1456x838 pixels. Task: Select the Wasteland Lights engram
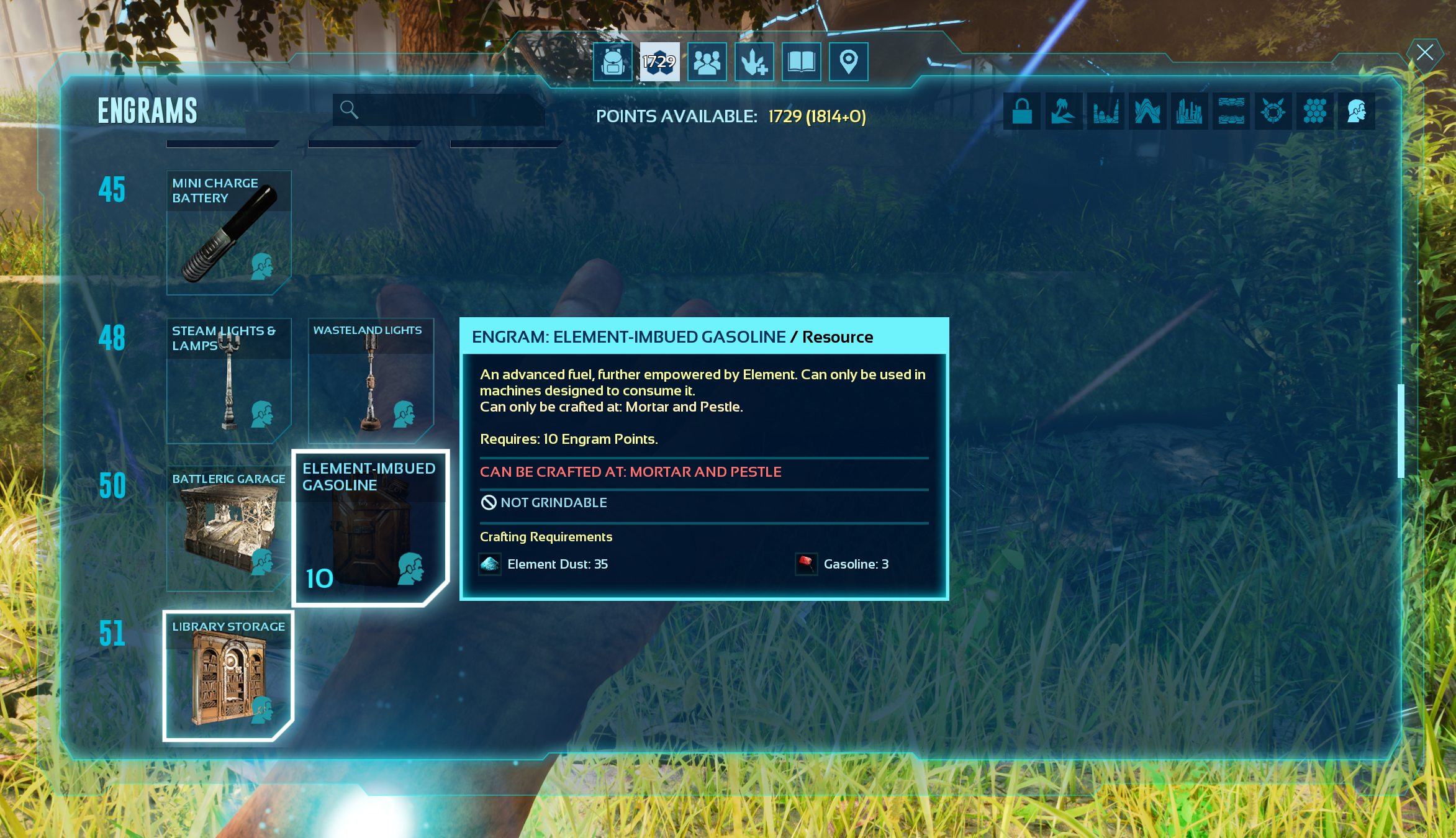click(371, 379)
